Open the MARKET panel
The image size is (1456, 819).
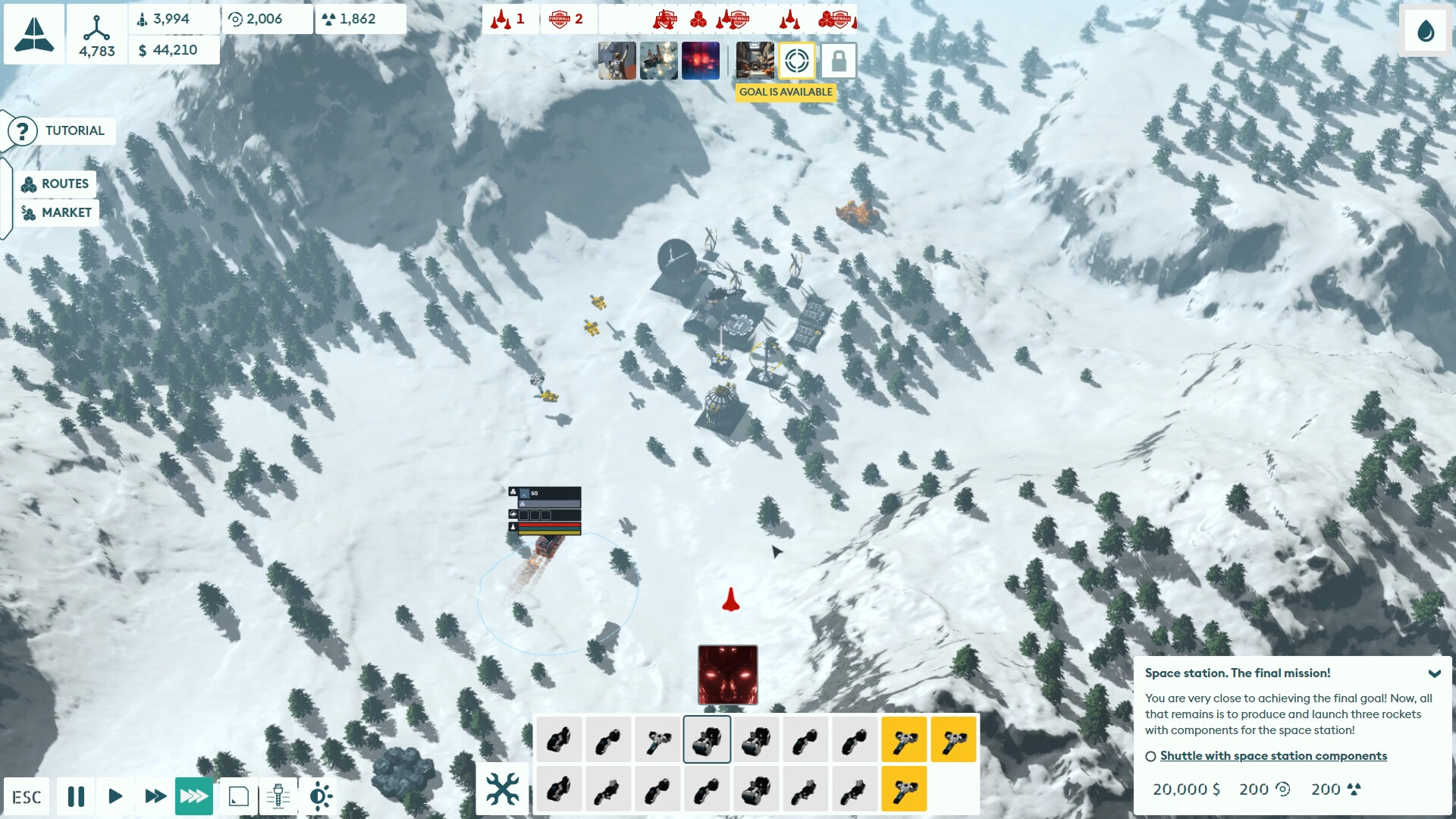(x=56, y=213)
